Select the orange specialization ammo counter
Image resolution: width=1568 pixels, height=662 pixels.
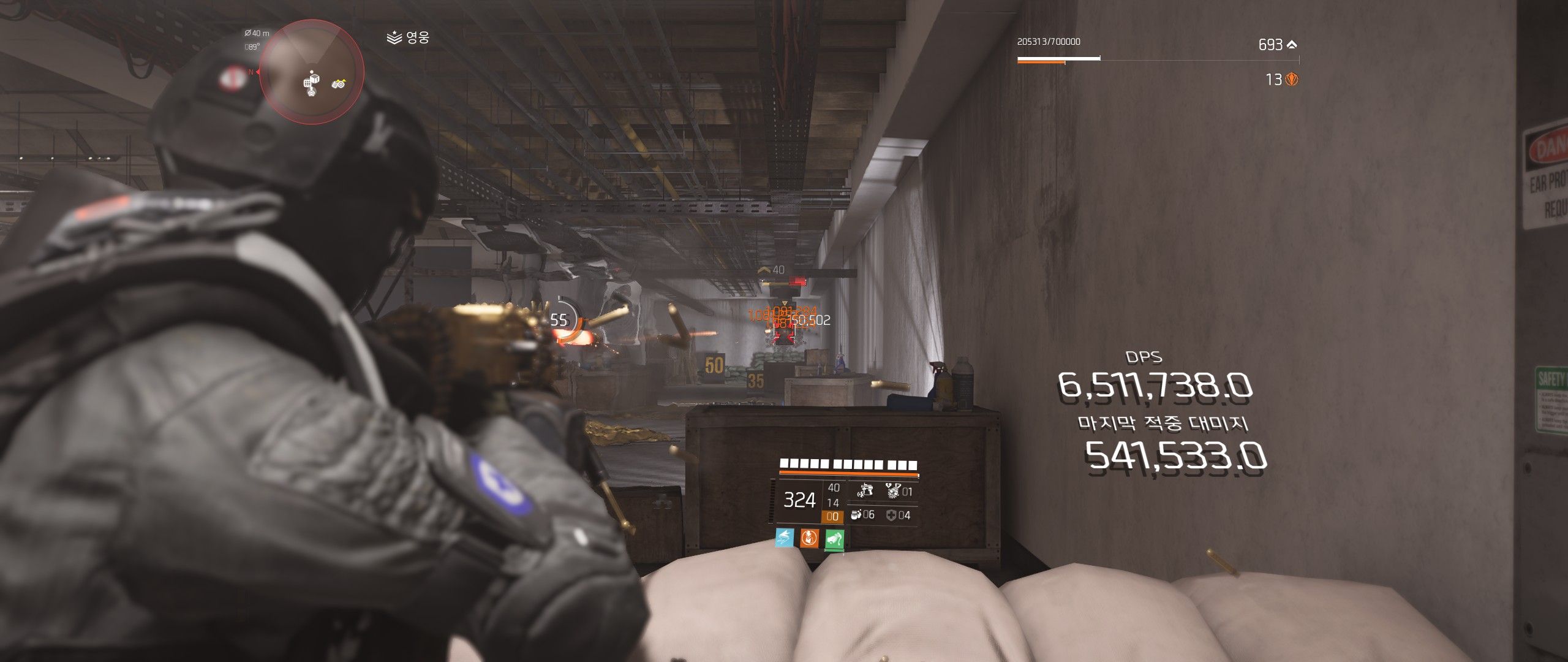(x=832, y=517)
